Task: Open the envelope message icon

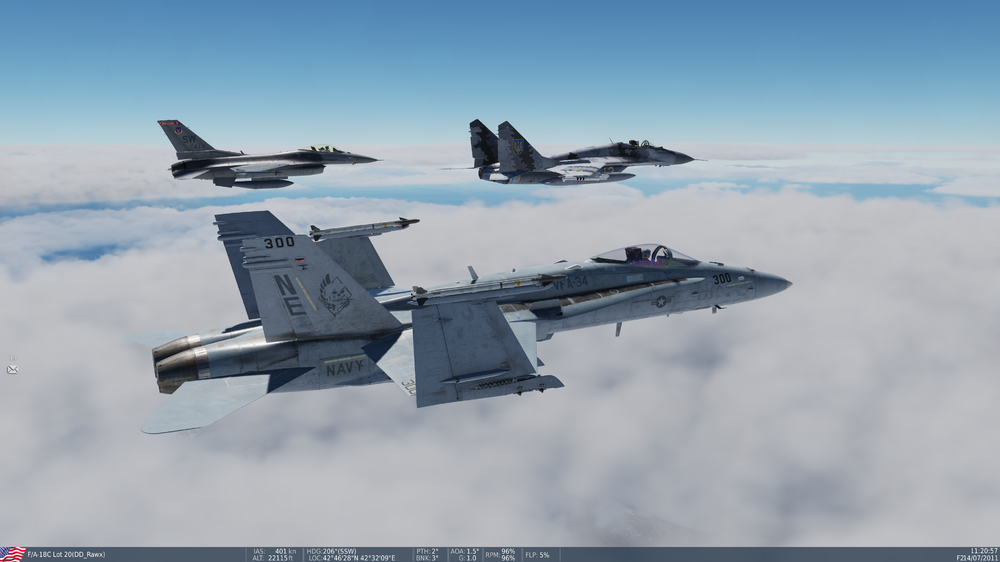Action: click(x=12, y=369)
